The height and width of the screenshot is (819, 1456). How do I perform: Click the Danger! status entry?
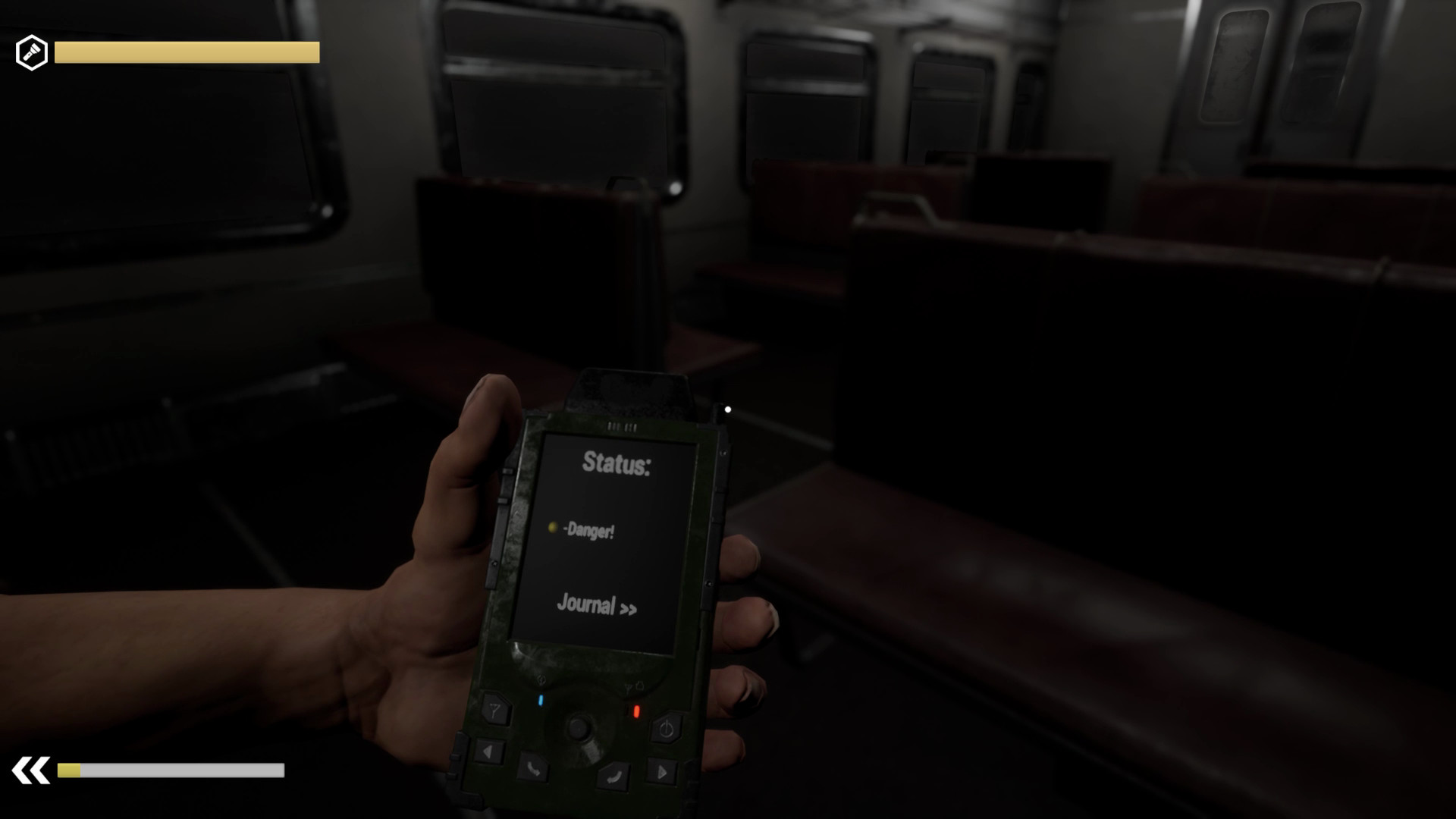coord(591,531)
